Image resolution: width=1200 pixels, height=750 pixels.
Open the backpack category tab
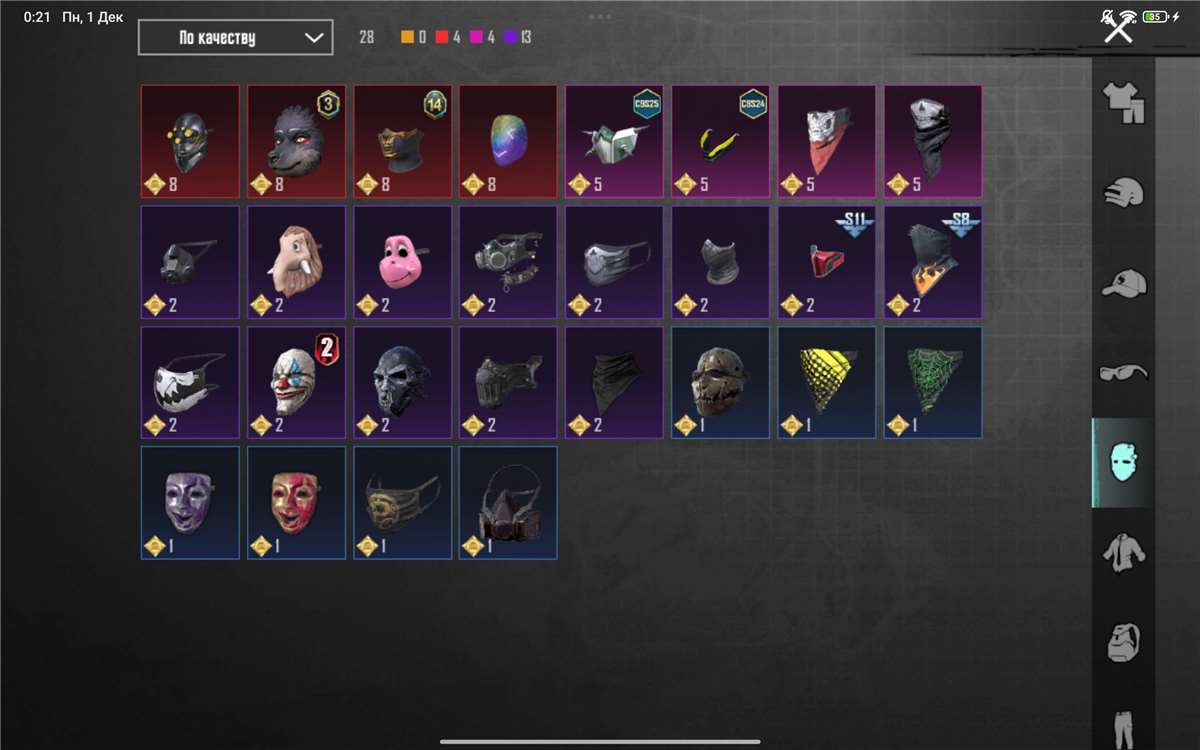[x=1123, y=641]
